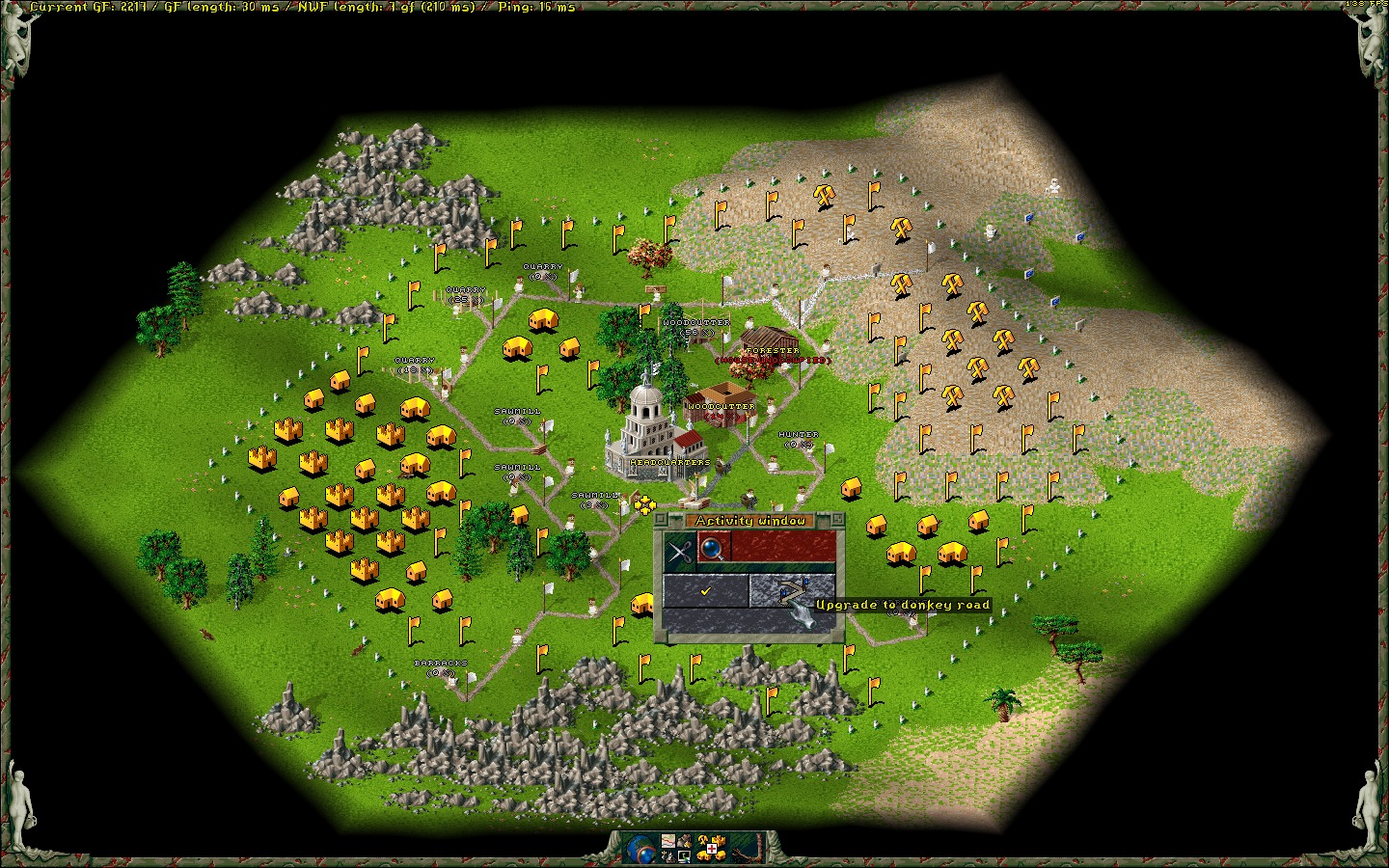The image size is (1389, 868).
Task: Open the statistics line chart
Action: coord(667,842)
